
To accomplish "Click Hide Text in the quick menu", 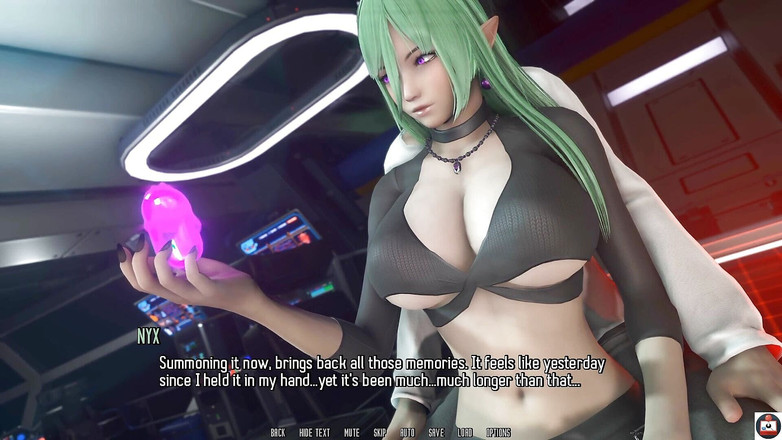I will (314, 433).
